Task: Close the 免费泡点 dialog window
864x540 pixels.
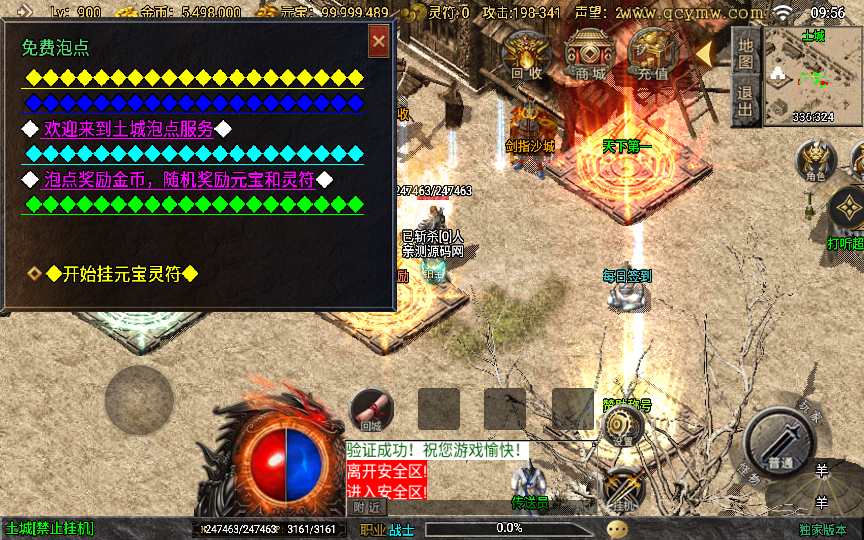Action: [379, 42]
